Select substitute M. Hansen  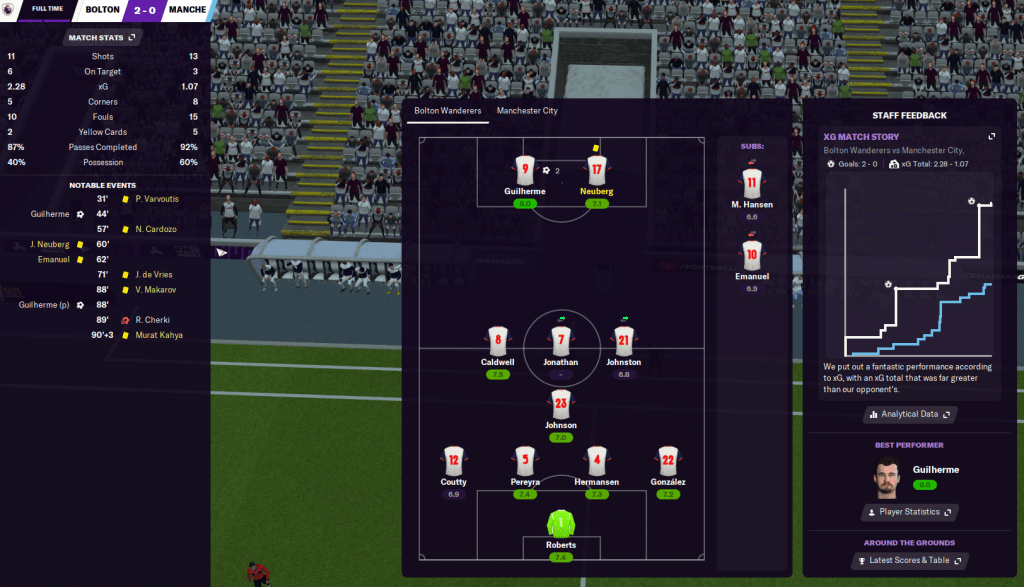point(753,183)
